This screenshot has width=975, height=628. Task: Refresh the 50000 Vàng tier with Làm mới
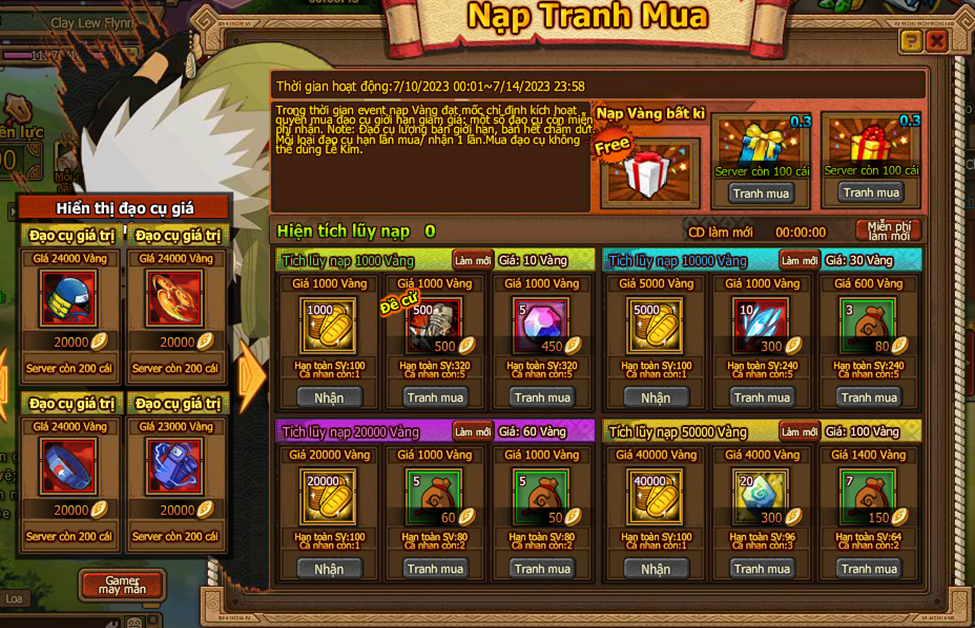click(x=799, y=432)
